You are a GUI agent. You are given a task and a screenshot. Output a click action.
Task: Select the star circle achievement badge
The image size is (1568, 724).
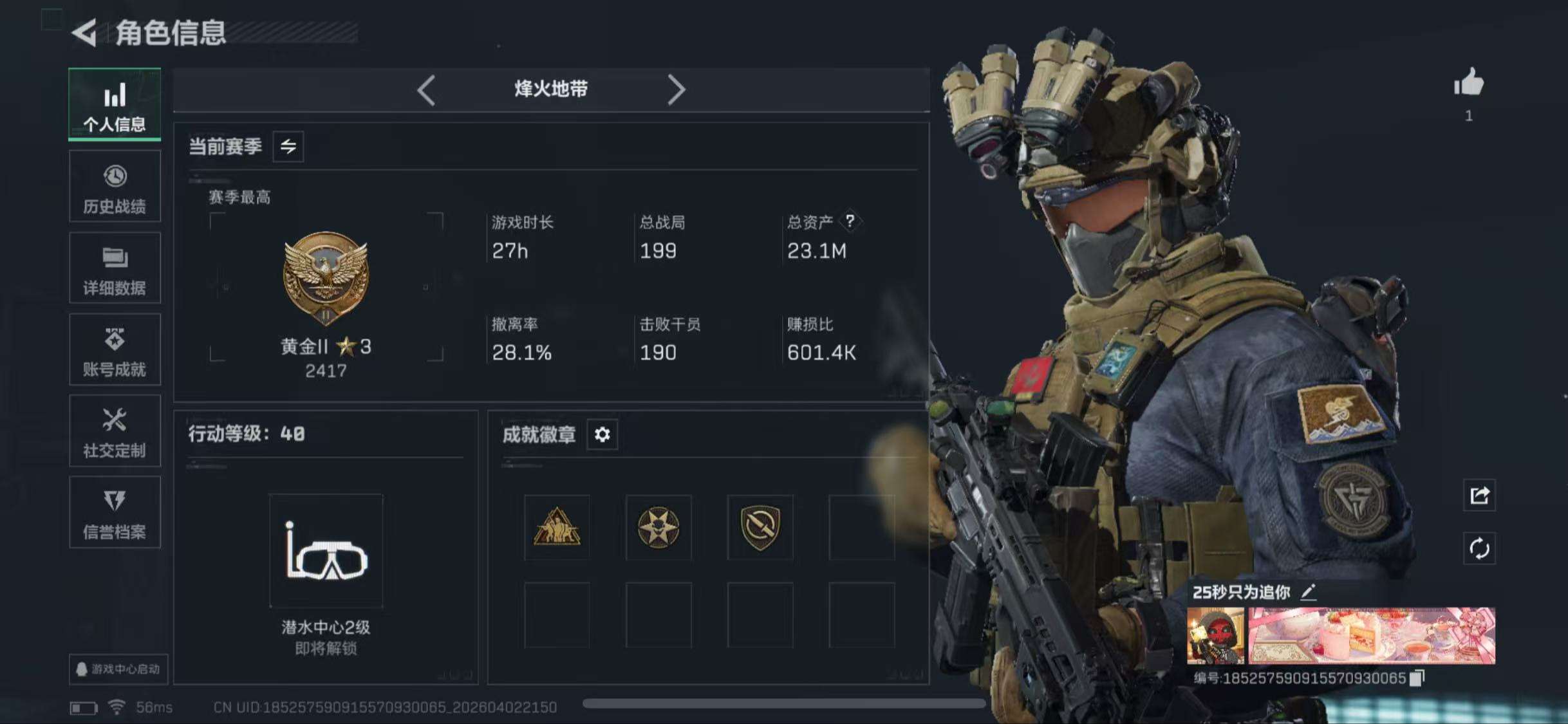tap(658, 527)
